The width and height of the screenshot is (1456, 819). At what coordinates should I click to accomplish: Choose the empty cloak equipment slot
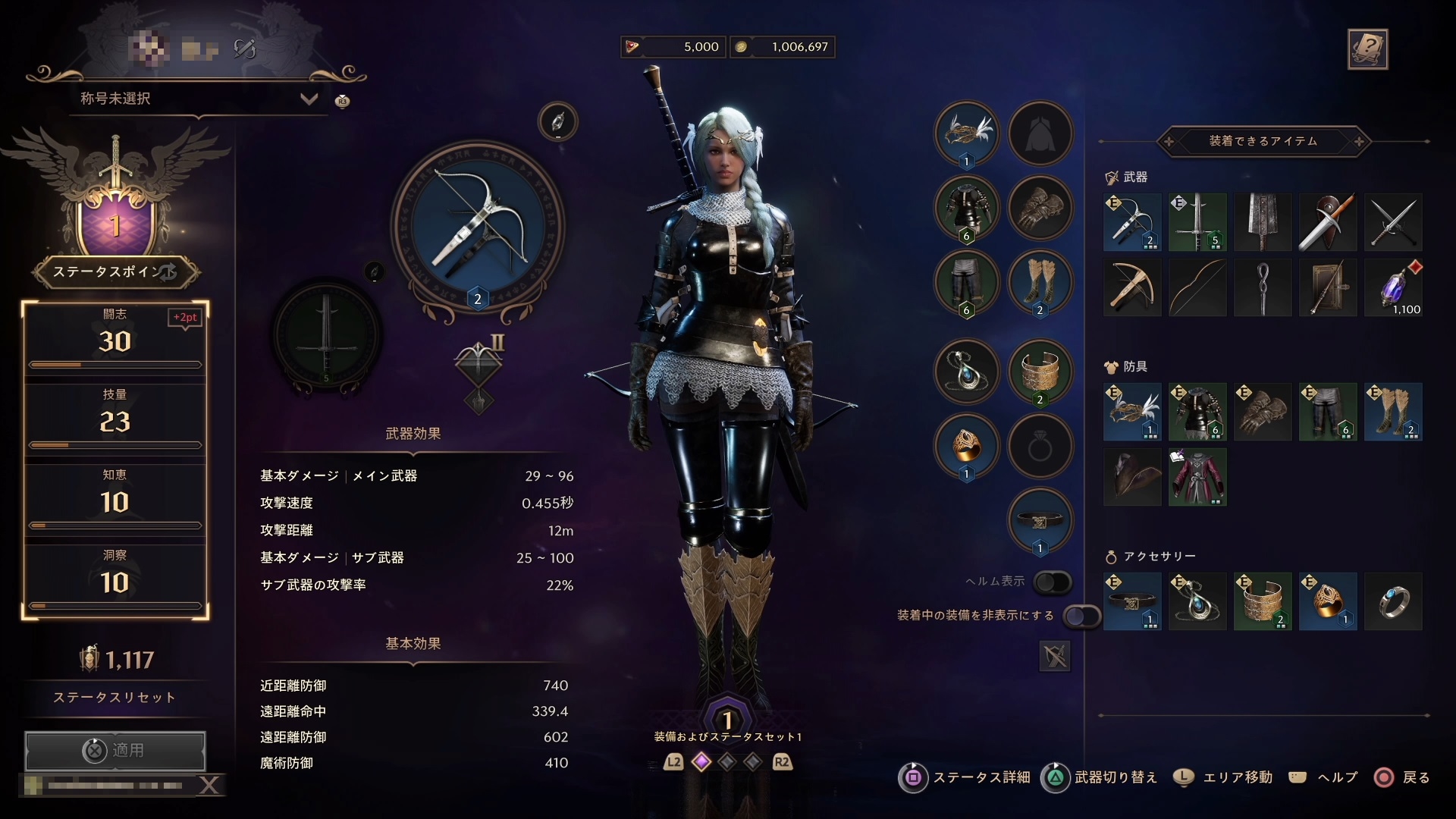click(1040, 133)
